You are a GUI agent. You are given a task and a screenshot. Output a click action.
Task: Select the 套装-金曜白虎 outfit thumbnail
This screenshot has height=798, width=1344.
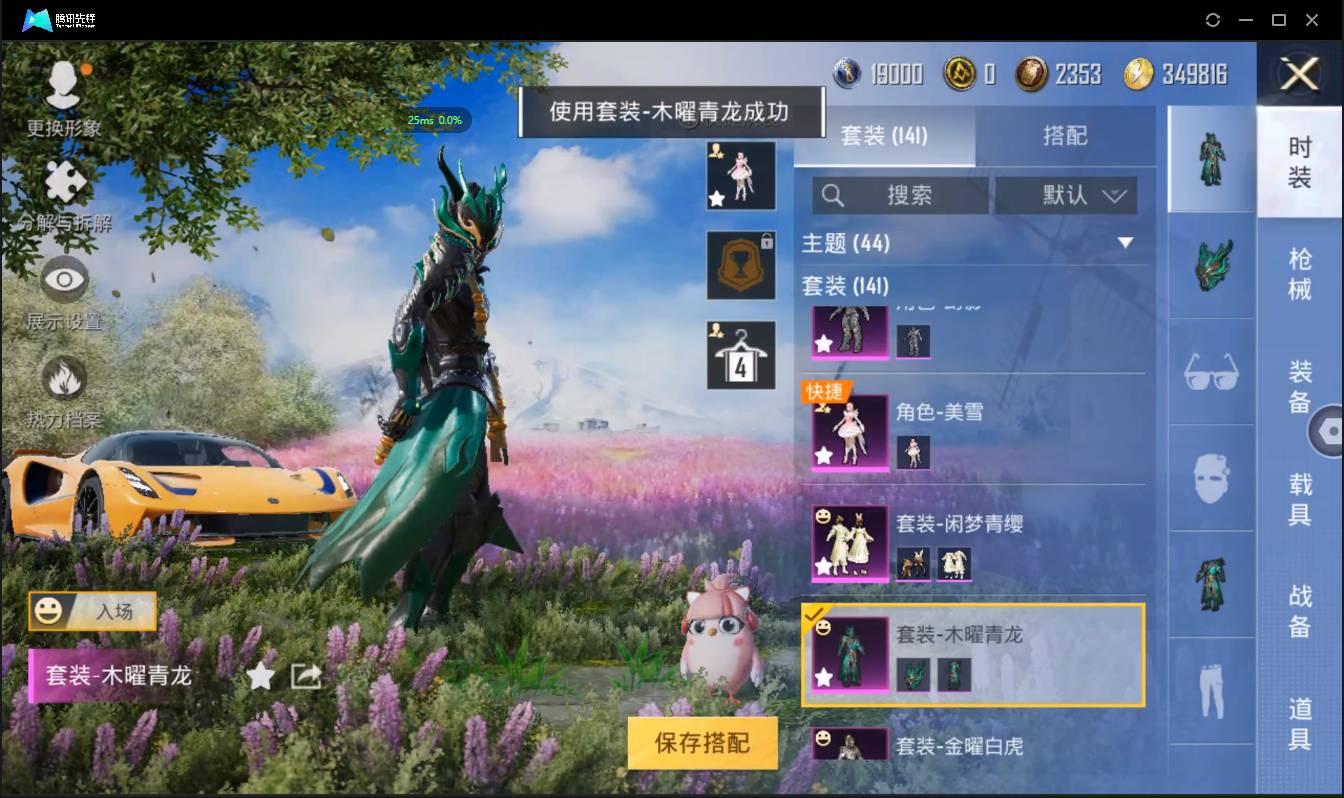coord(849,745)
